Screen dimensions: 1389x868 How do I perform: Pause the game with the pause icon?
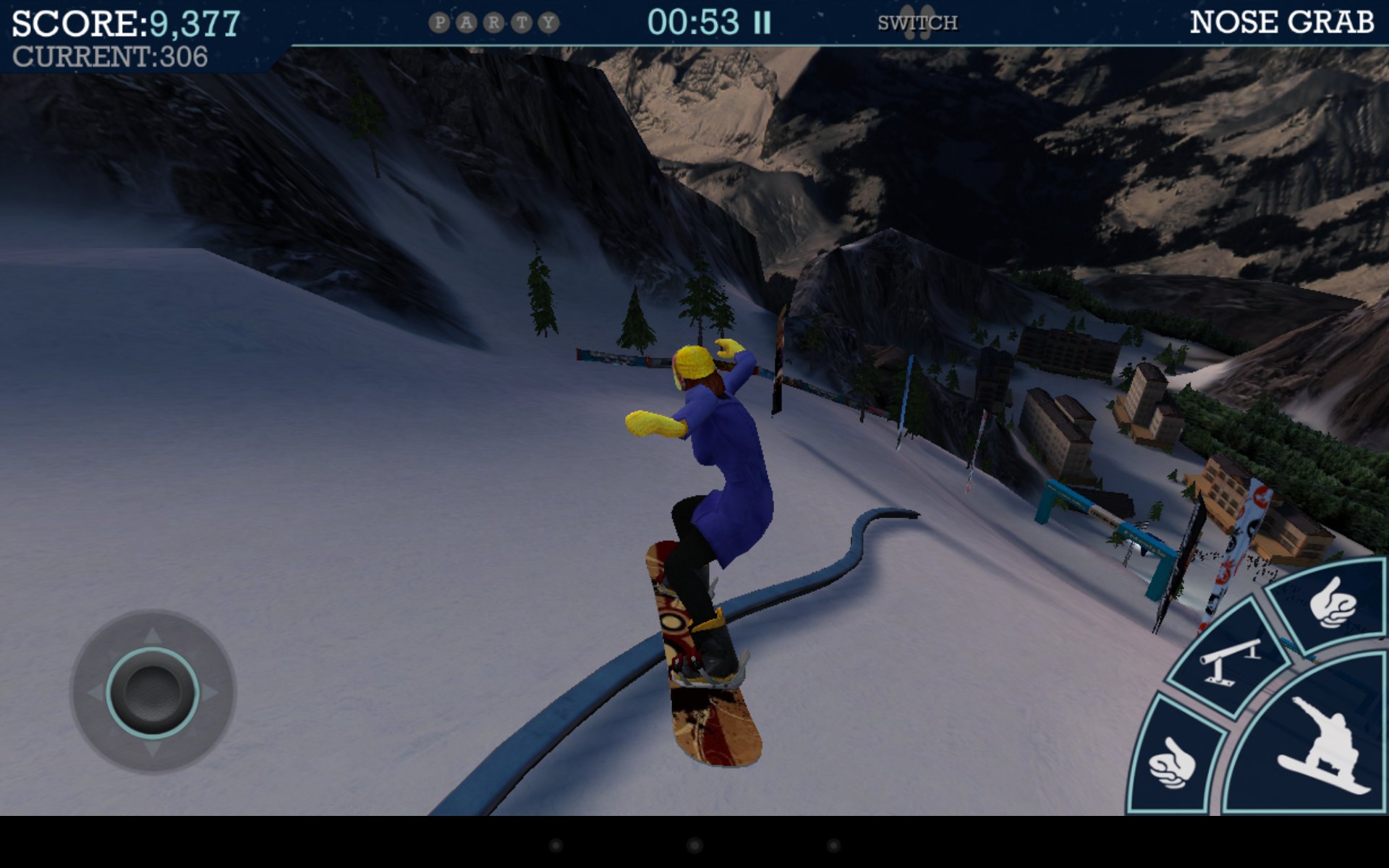(x=762, y=23)
